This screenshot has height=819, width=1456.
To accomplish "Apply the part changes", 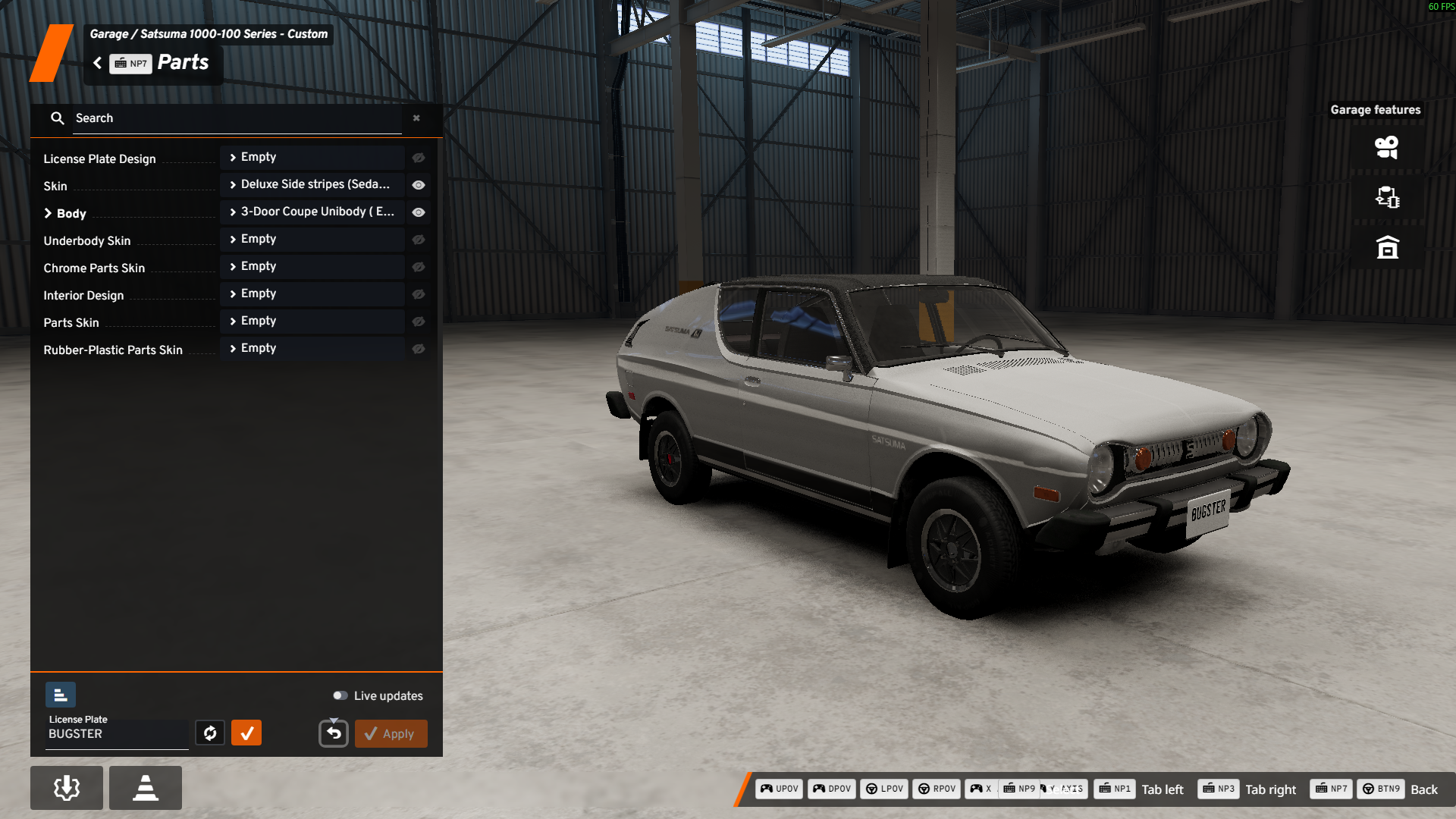I will (391, 733).
